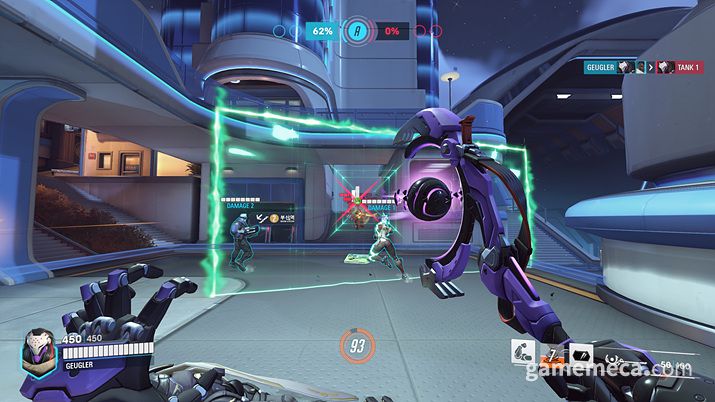
Task: Activate the Kinetic Grasp ability icon
Action: [x=522, y=353]
